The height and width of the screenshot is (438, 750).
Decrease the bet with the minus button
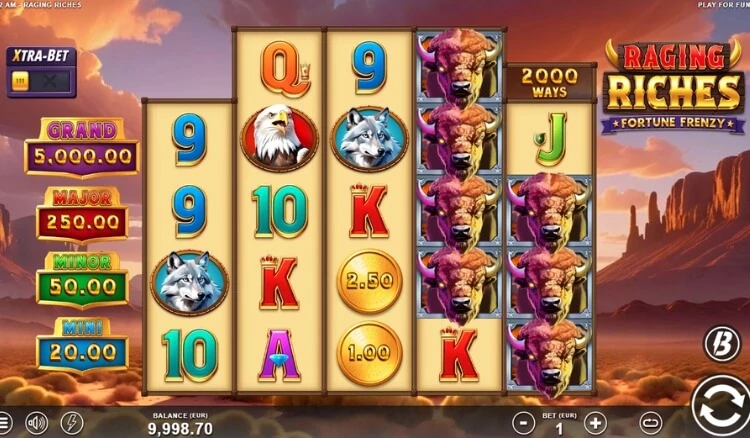click(522, 422)
